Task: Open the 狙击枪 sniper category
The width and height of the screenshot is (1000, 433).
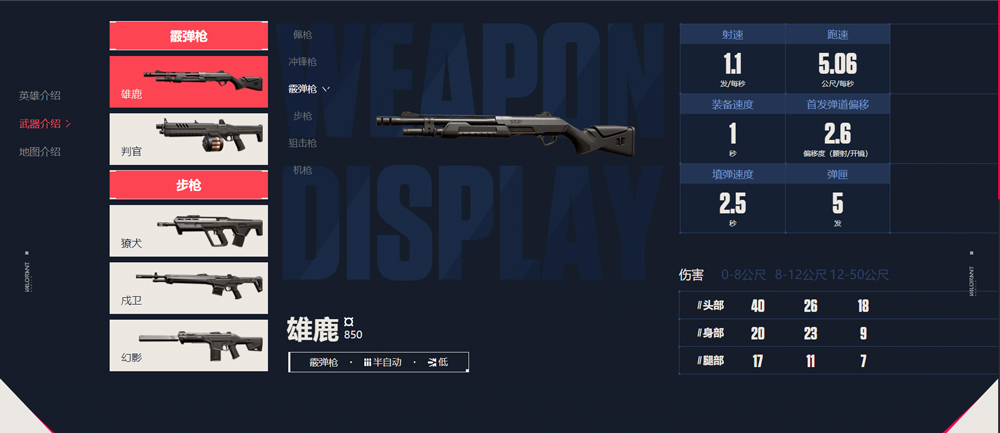Action: pyautogui.click(x=305, y=143)
